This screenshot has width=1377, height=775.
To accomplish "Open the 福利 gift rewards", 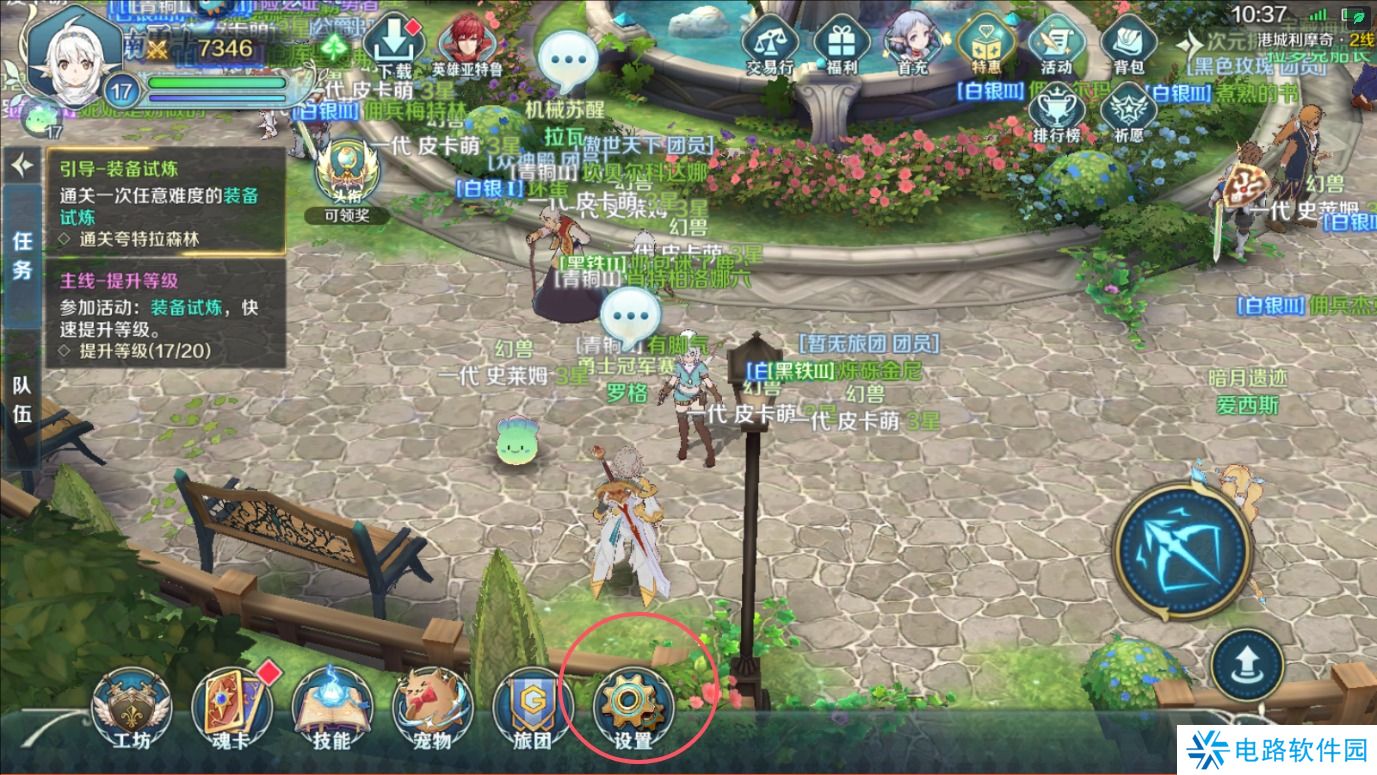I will click(x=841, y=47).
